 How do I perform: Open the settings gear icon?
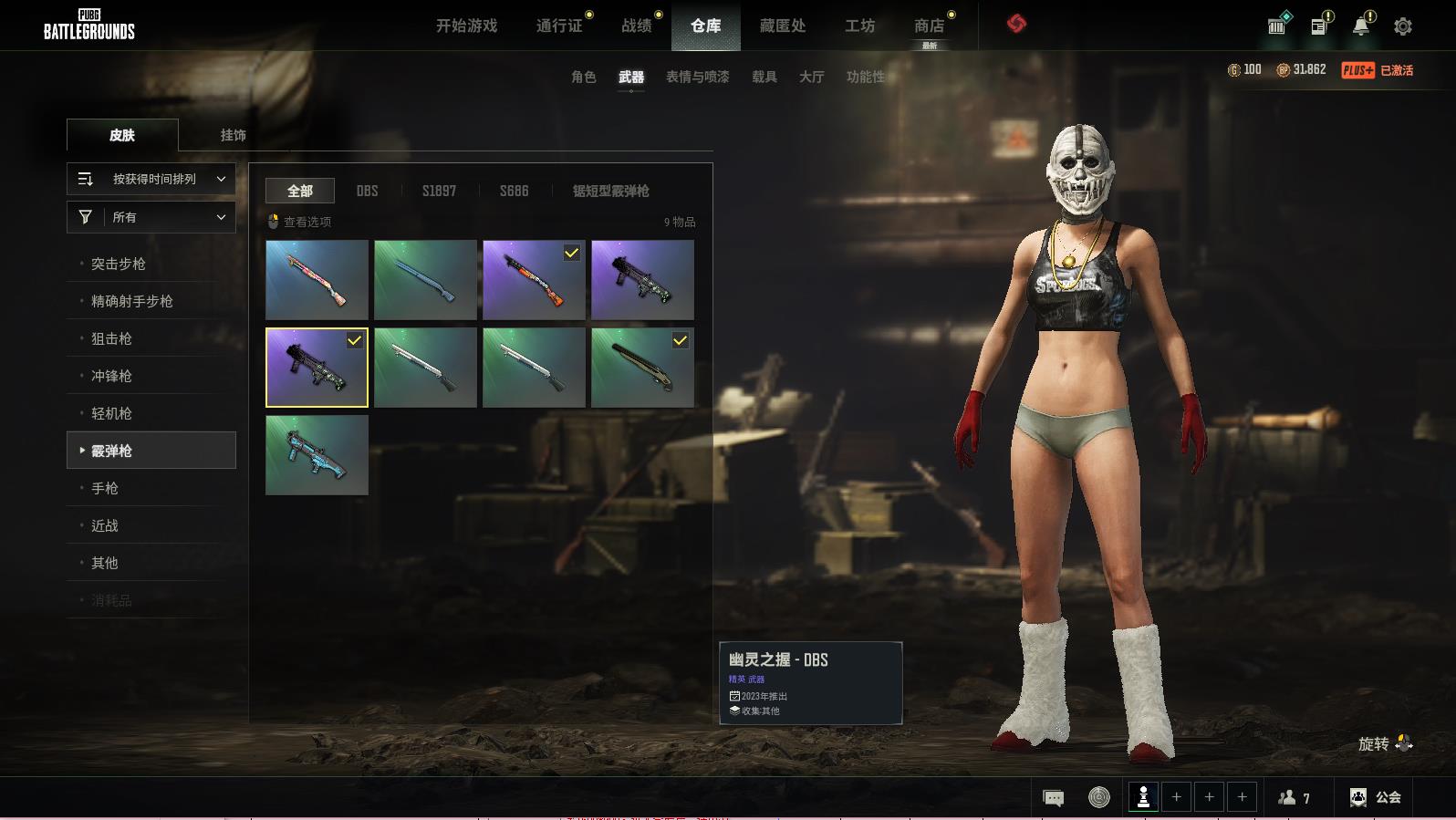point(1403,26)
